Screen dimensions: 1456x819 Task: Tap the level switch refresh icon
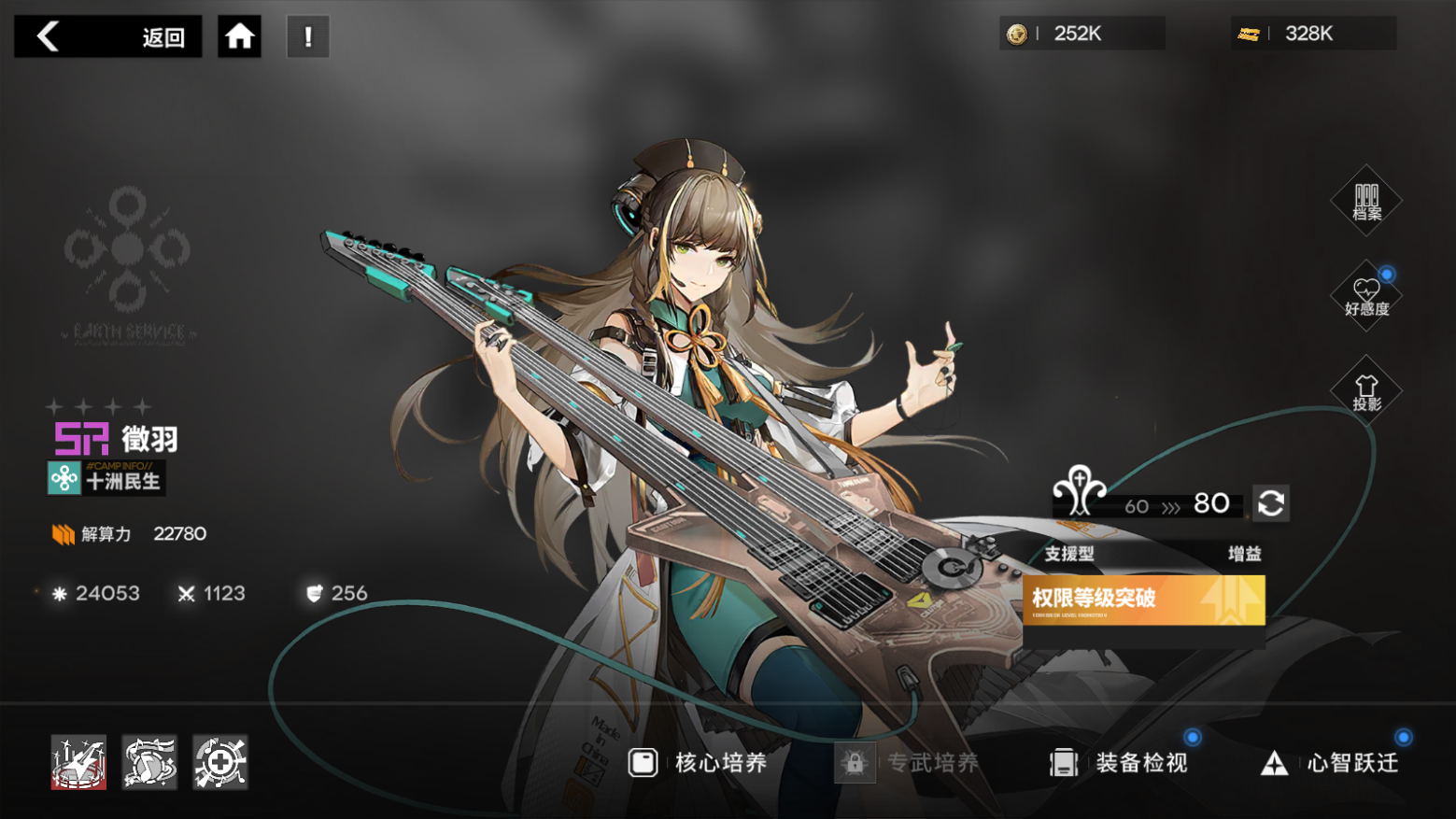pos(1270,503)
